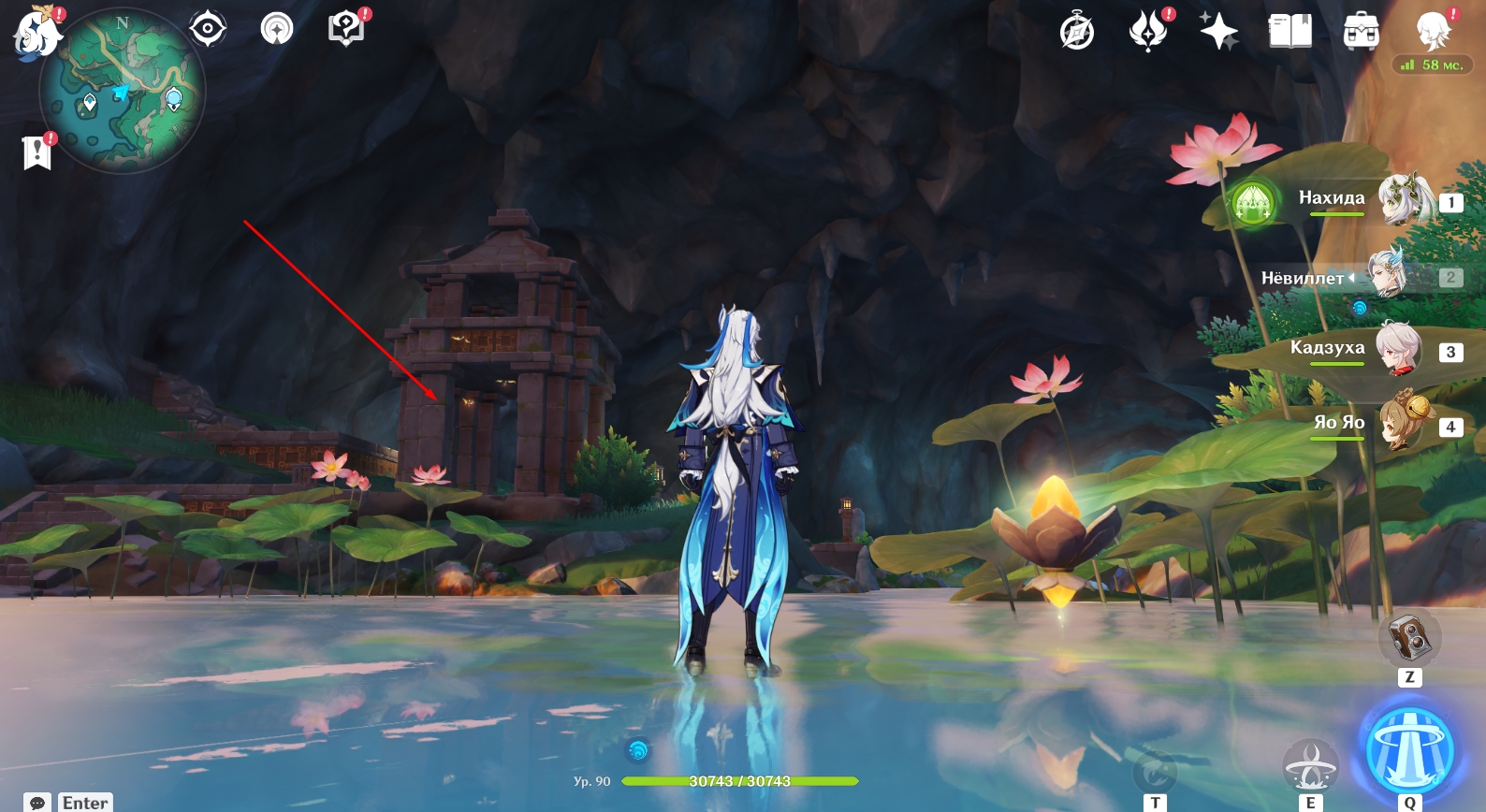Open the backpack inventory
This screenshot has height=812, width=1486.
pos(1361,32)
